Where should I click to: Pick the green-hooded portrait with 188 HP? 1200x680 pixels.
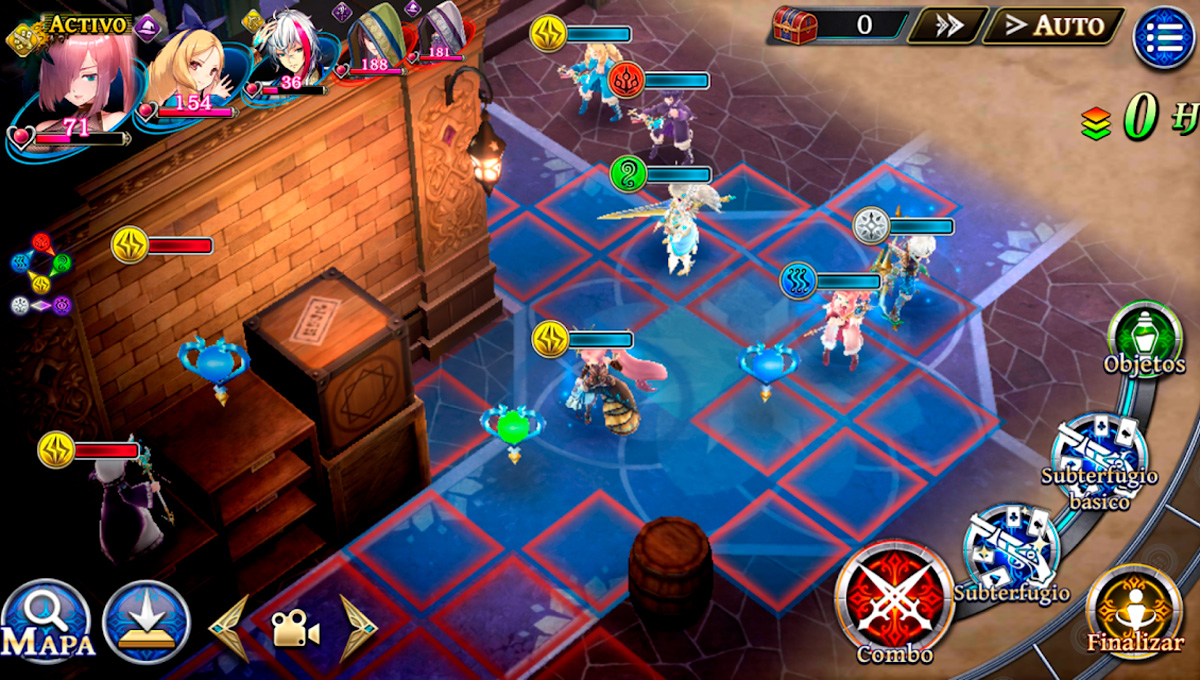(374, 40)
